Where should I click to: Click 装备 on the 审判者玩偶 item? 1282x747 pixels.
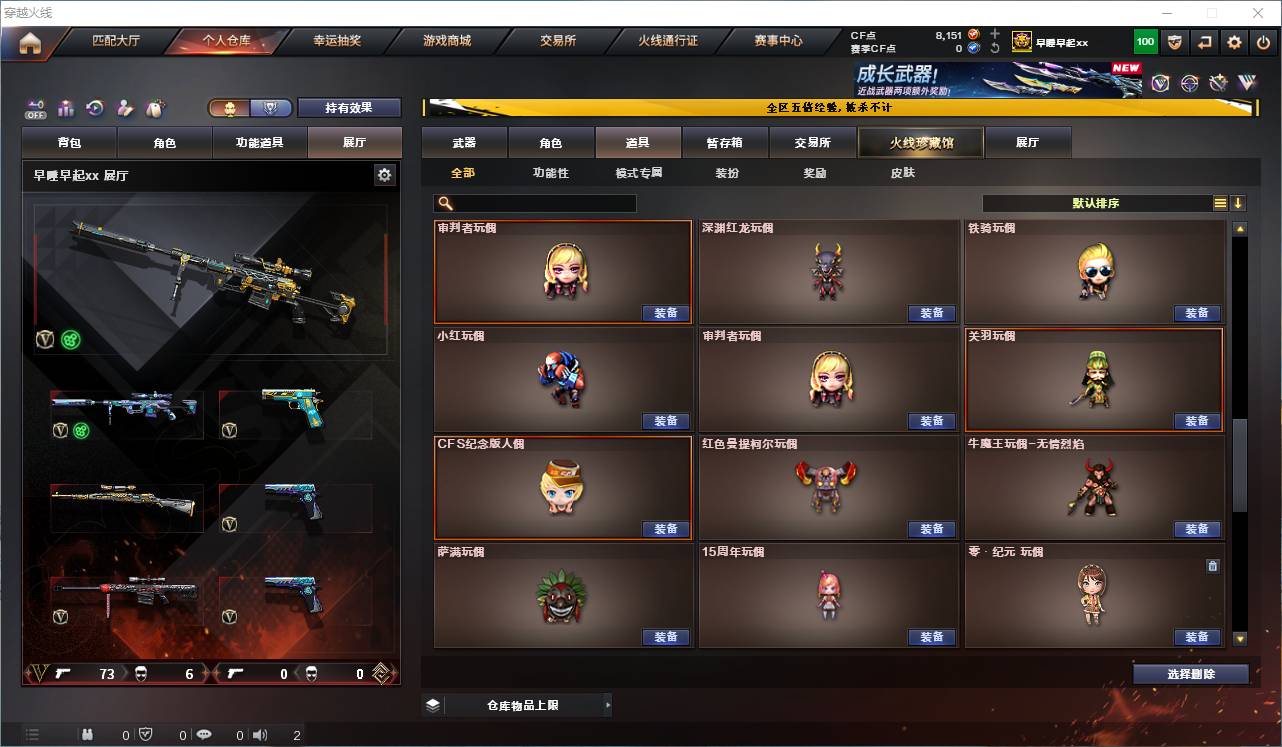[x=666, y=312]
